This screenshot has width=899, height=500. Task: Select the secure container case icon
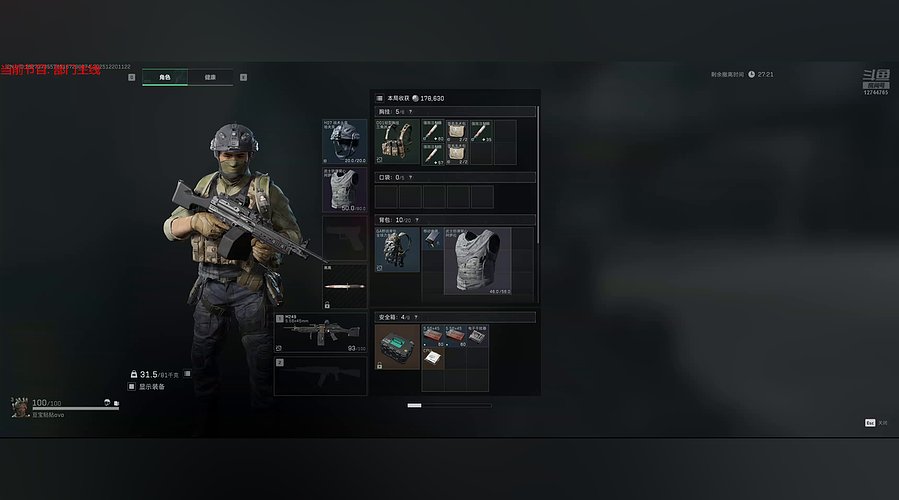pos(398,347)
